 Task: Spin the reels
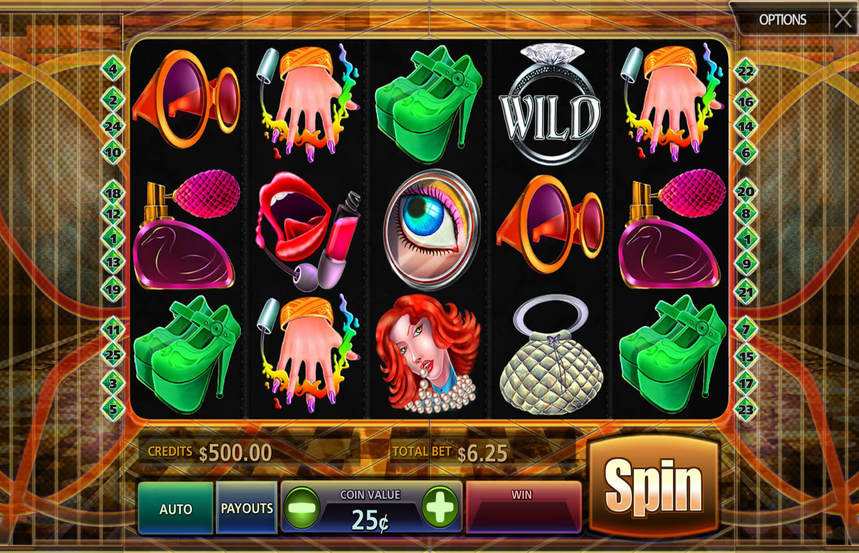point(653,488)
